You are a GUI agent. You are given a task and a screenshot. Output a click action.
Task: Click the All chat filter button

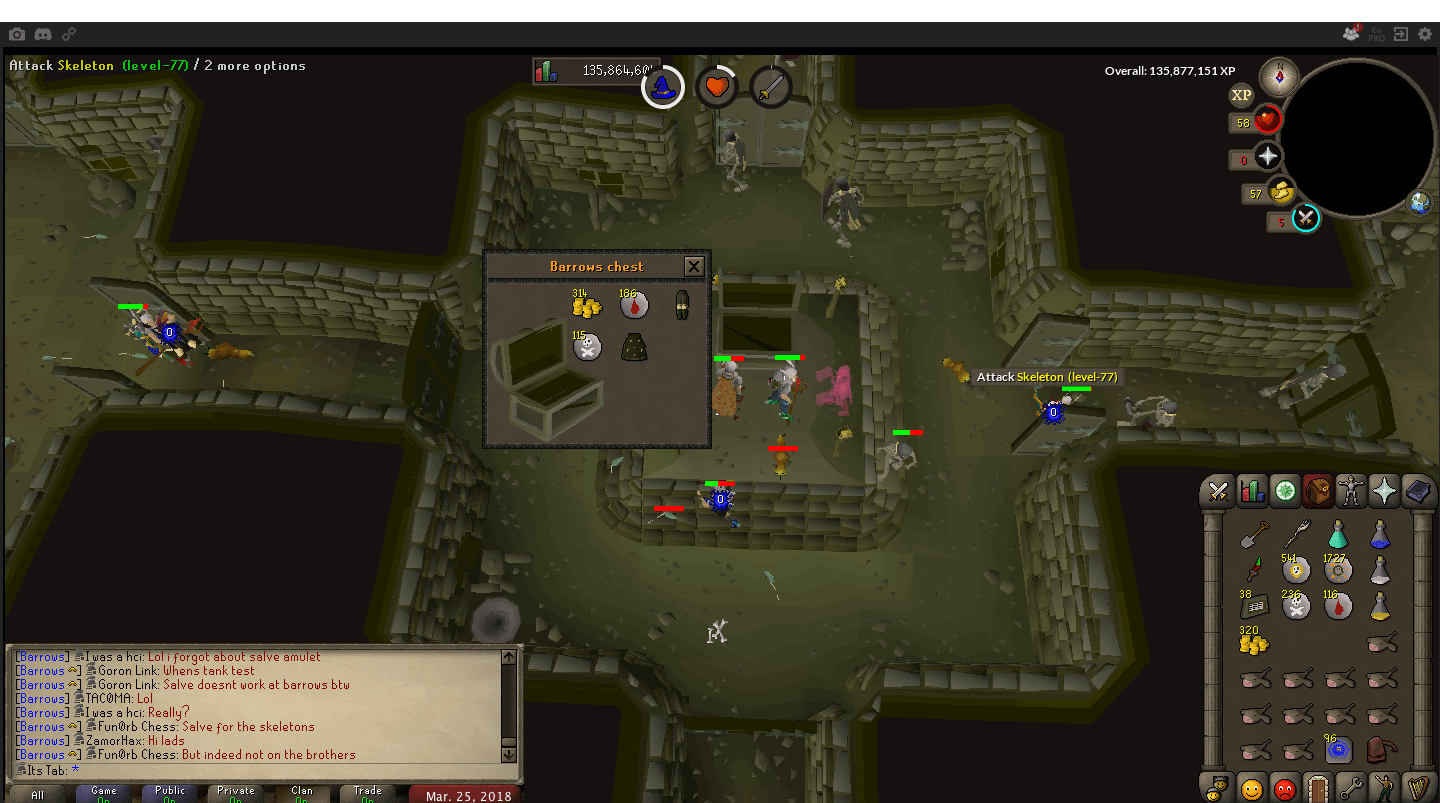36,793
